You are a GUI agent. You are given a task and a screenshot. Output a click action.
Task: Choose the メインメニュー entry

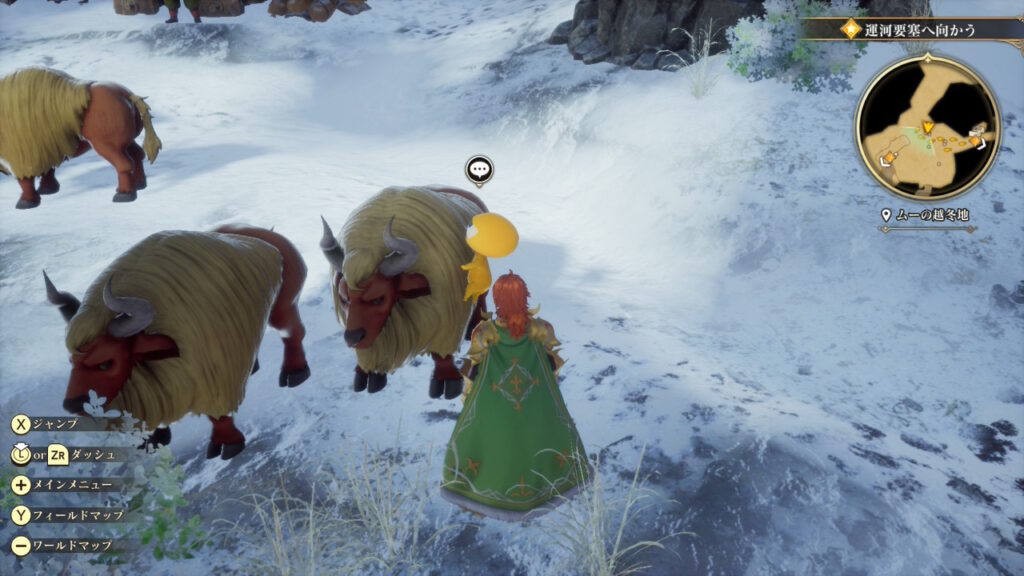68,485
